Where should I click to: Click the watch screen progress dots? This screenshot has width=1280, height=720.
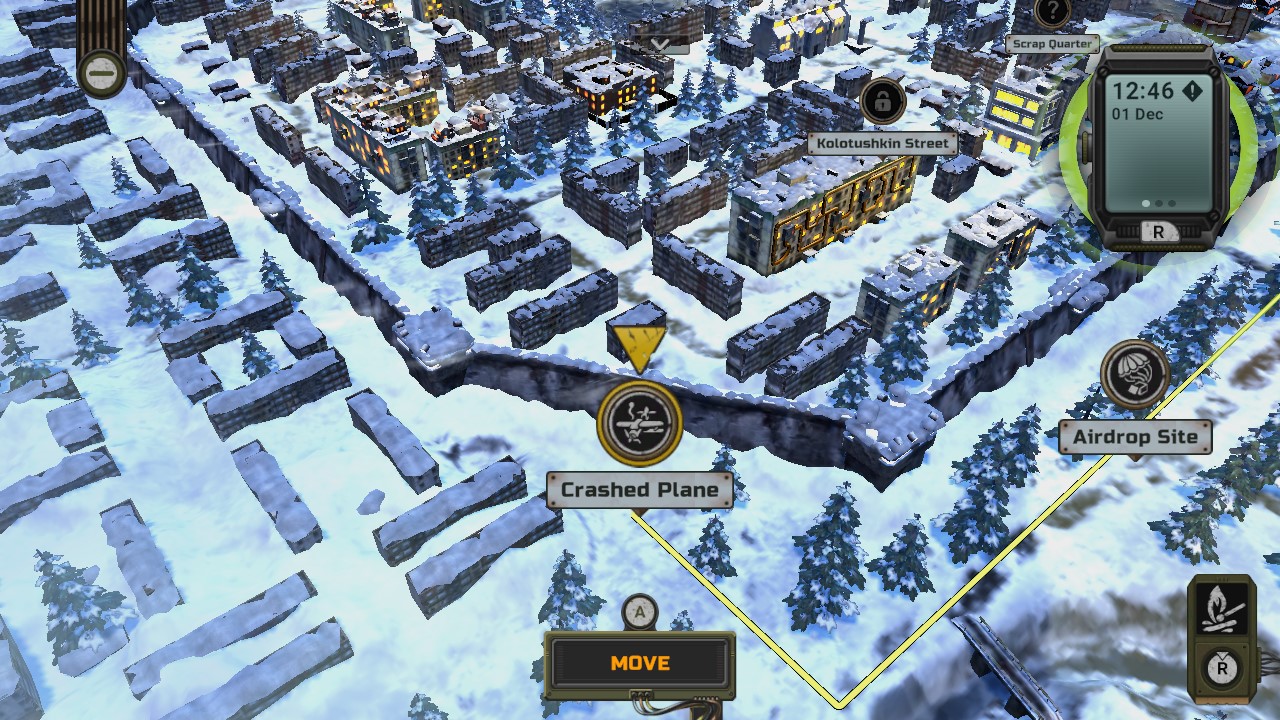1157,204
